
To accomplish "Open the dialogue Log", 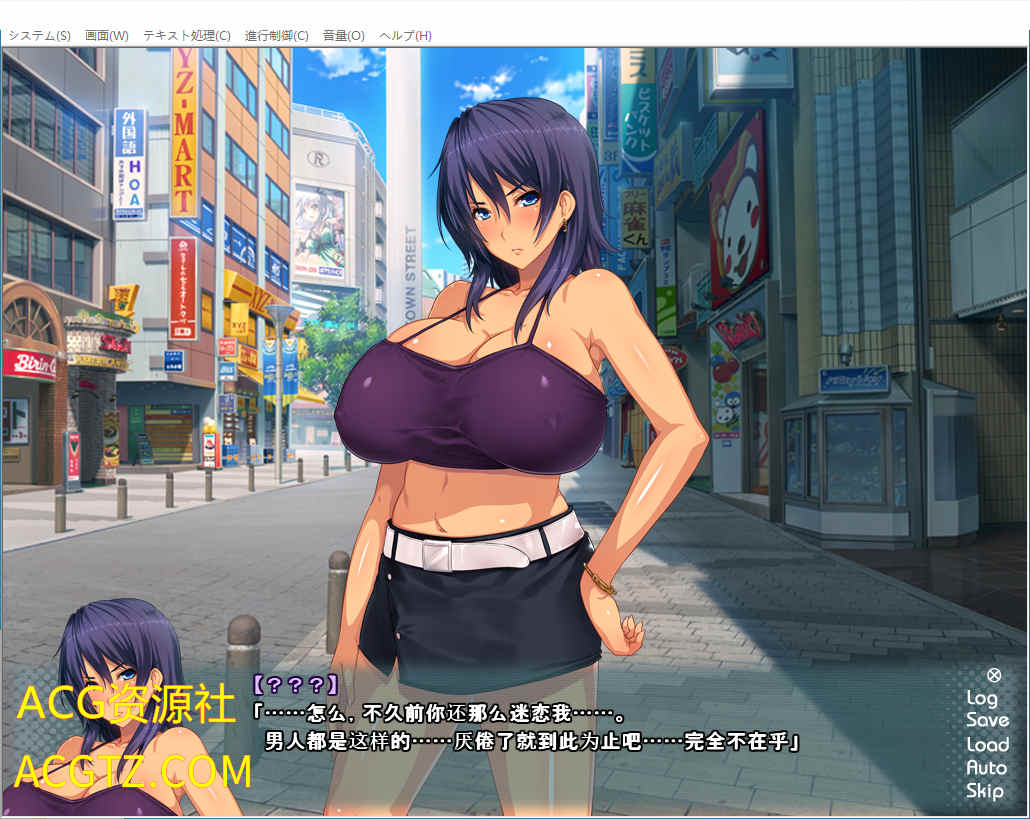I will [x=982, y=698].
